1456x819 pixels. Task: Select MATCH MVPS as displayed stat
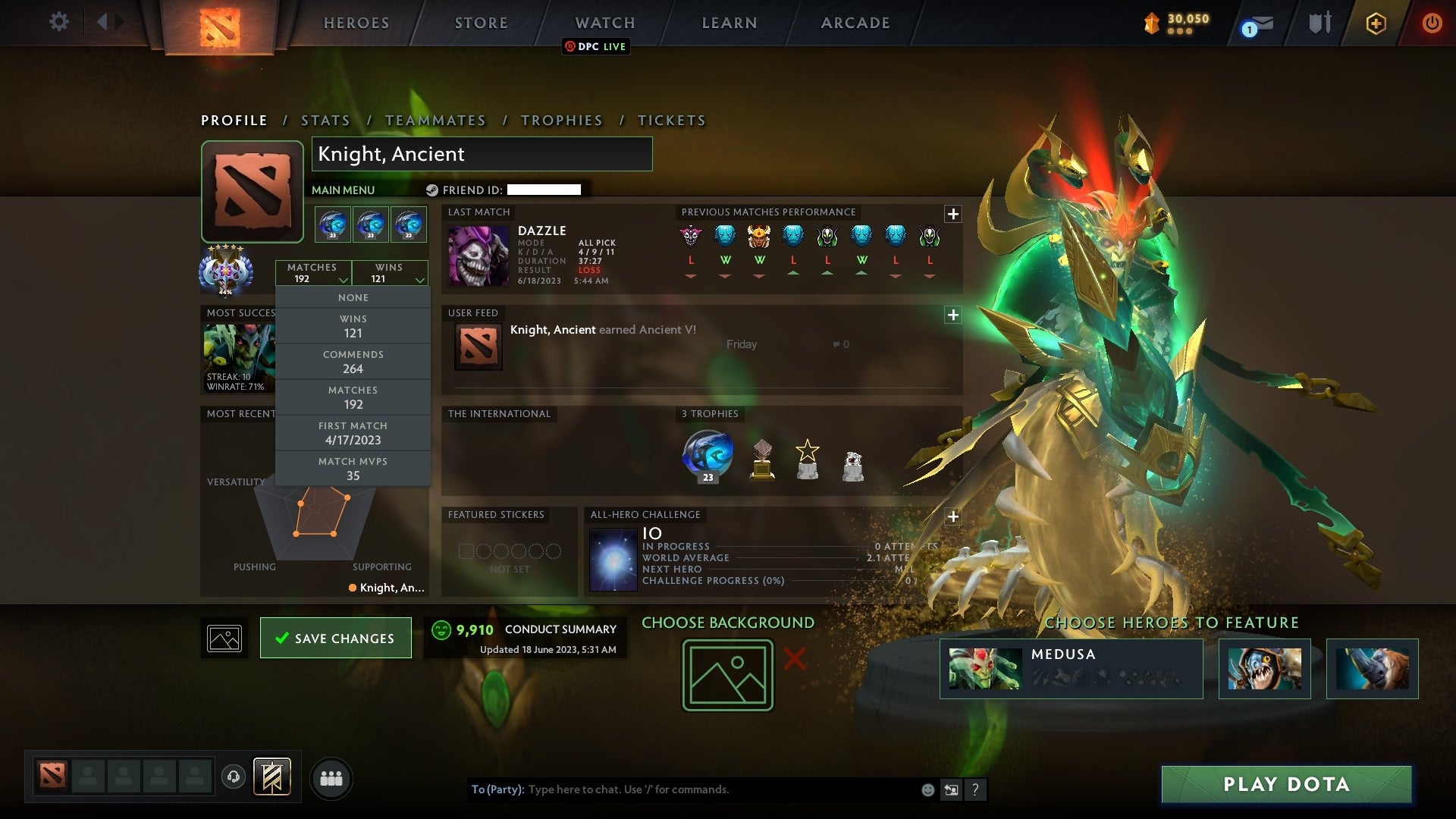point(353,468)
